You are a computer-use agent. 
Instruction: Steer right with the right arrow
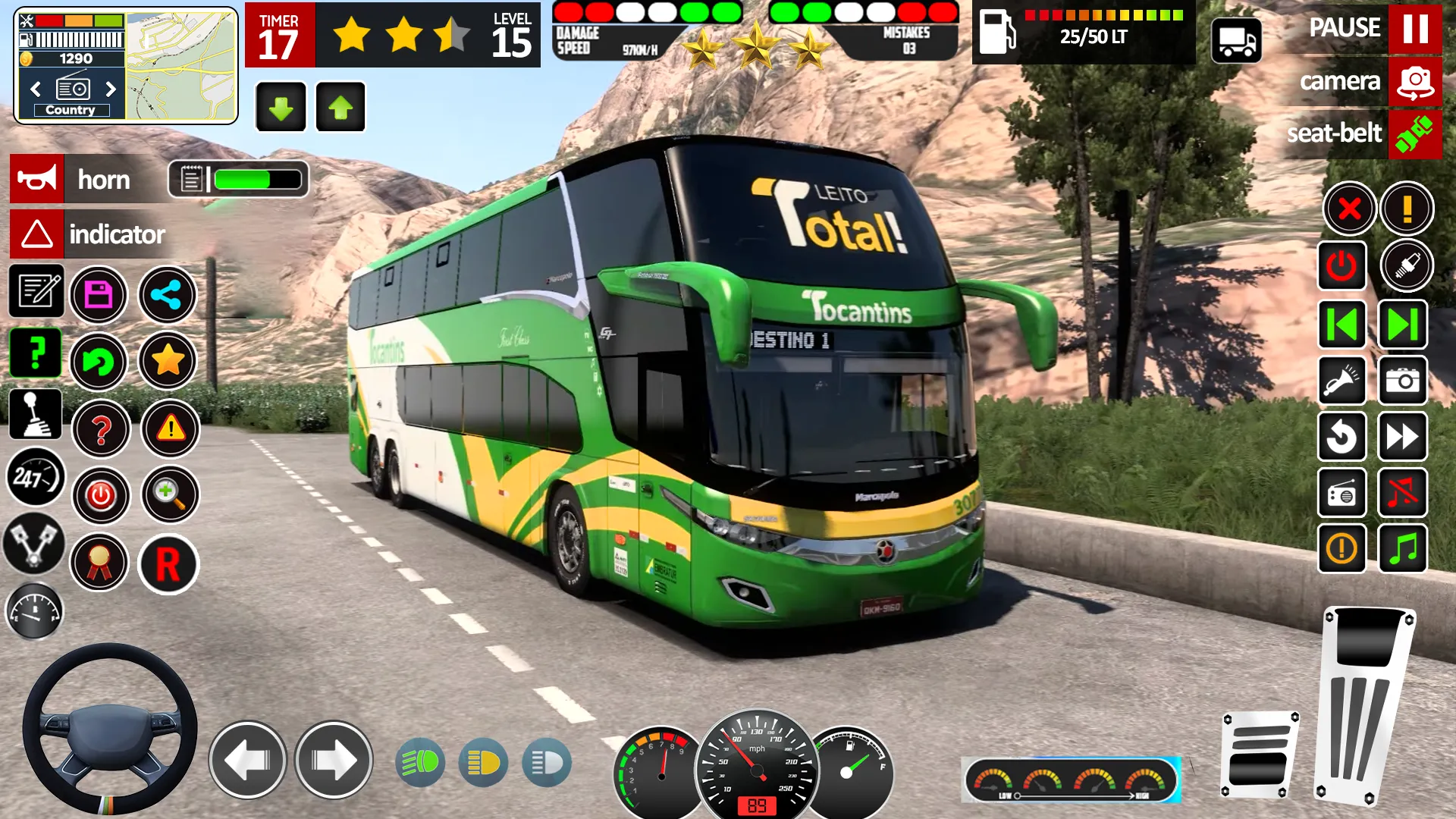[334, 760]
